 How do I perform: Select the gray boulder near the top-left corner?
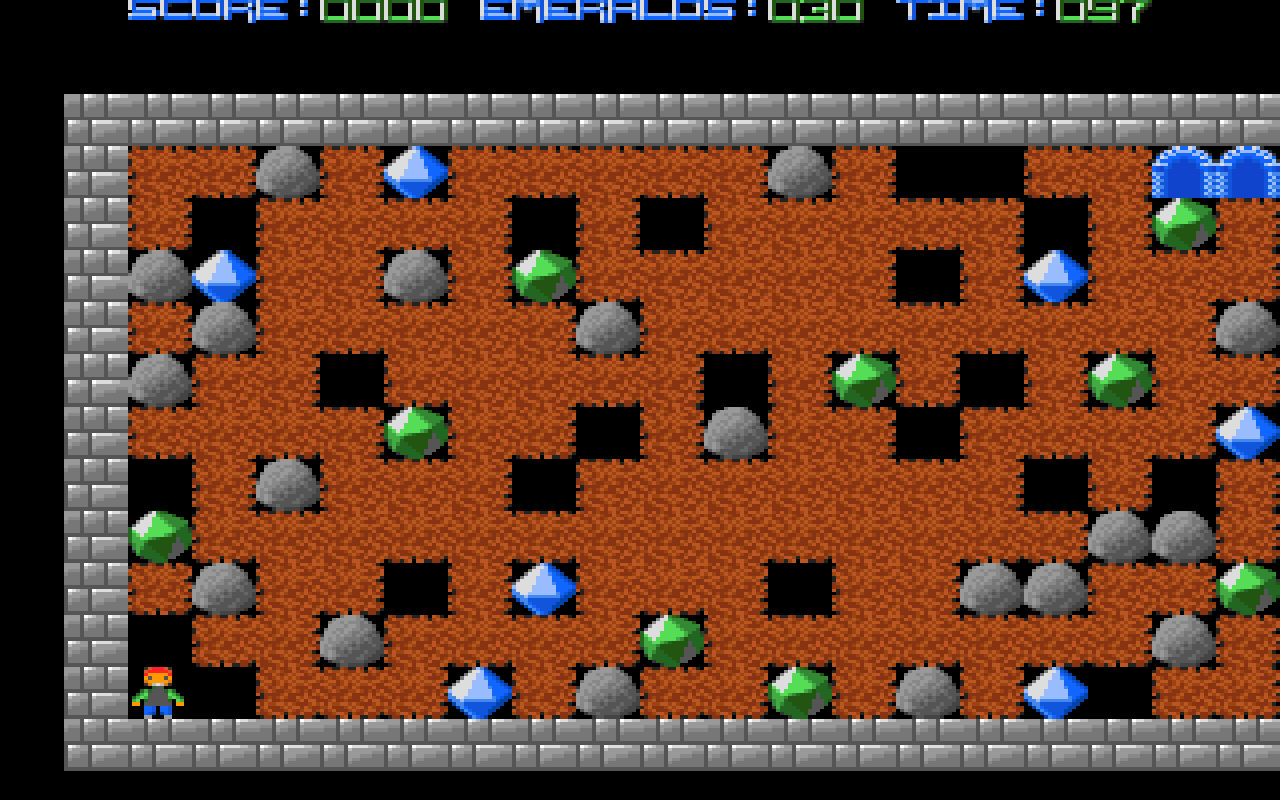286,170
